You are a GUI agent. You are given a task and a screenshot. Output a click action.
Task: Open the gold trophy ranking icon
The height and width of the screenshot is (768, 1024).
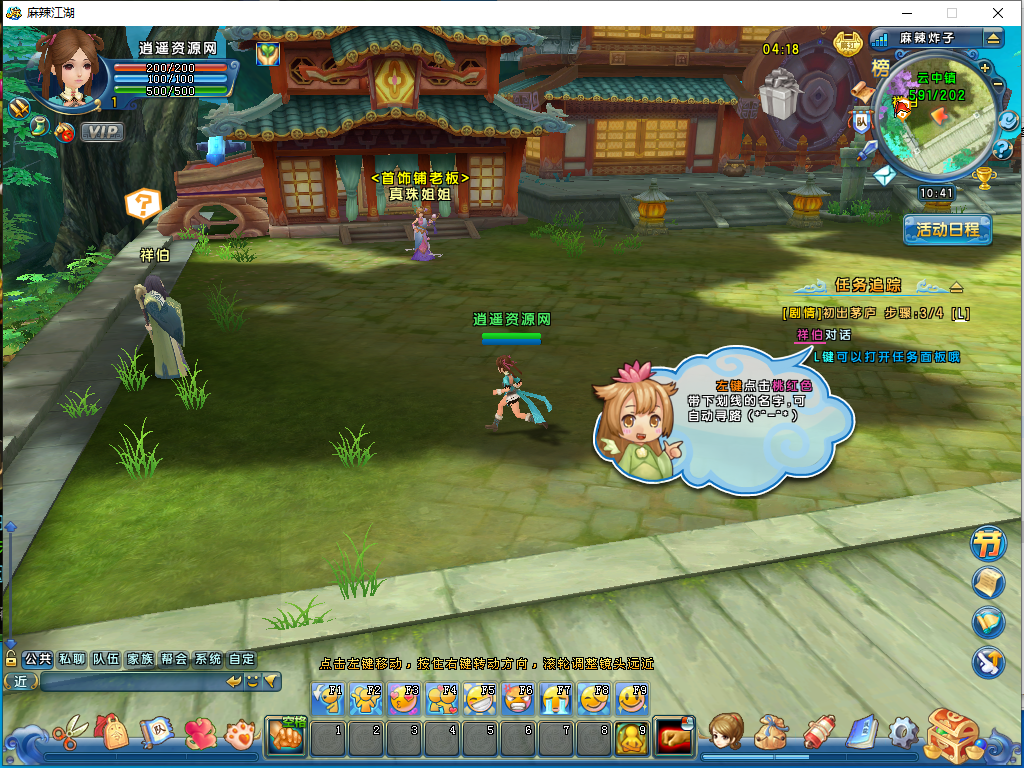(984, 179)
